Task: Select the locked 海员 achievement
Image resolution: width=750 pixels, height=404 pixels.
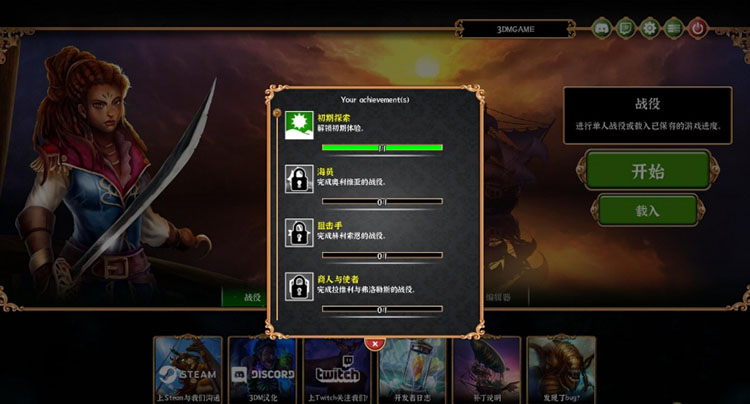Action: (364, 180)
